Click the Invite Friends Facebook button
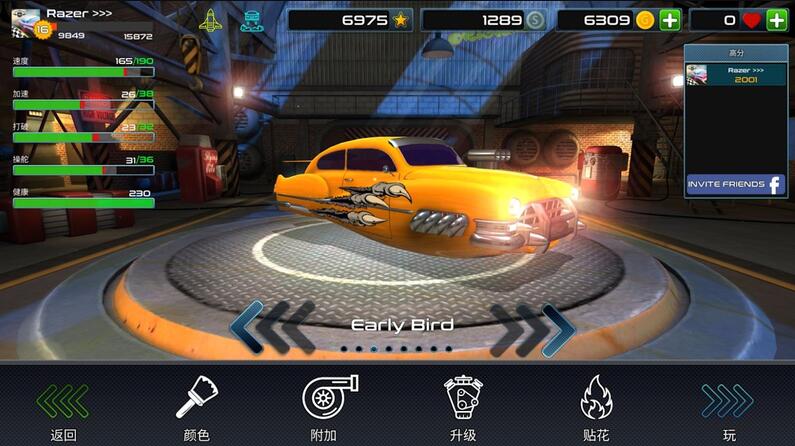 point(735,185)
